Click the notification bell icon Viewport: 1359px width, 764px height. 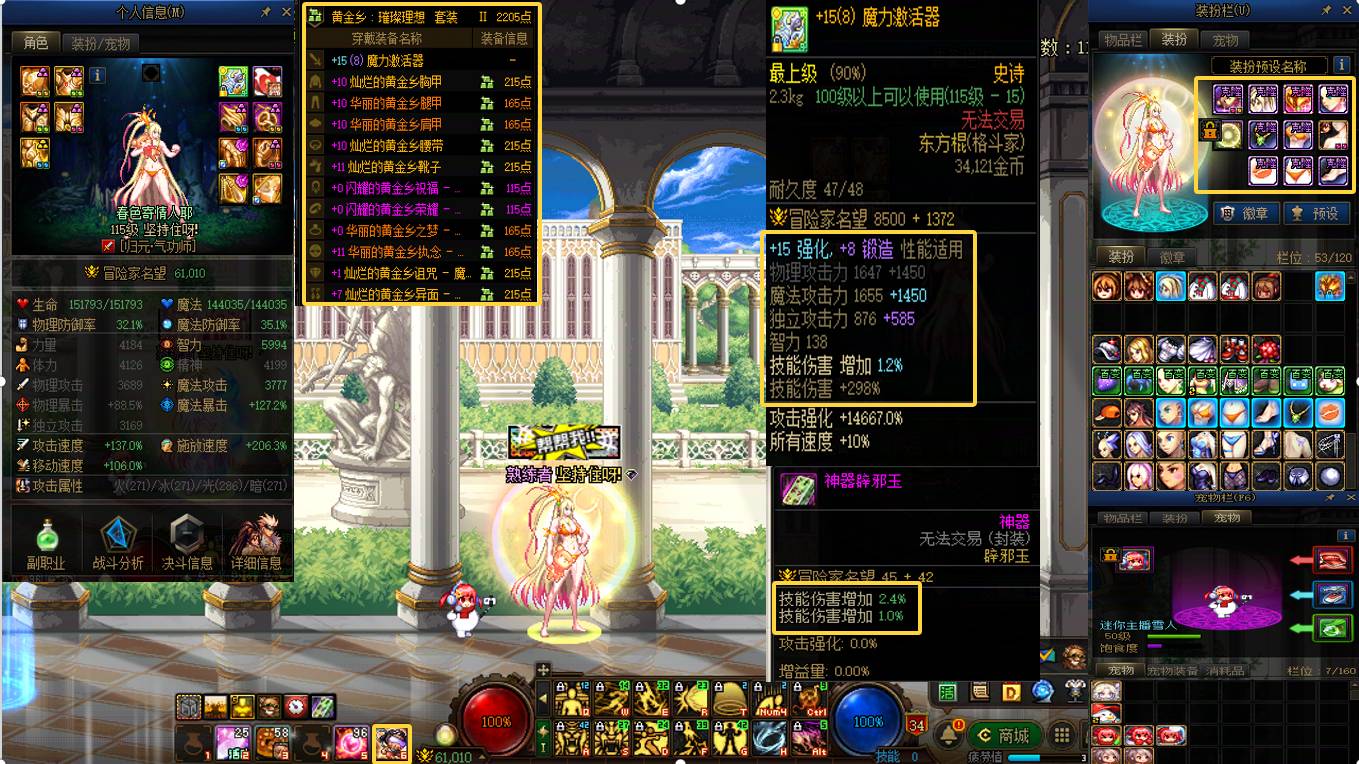click(x=949, y=733)
